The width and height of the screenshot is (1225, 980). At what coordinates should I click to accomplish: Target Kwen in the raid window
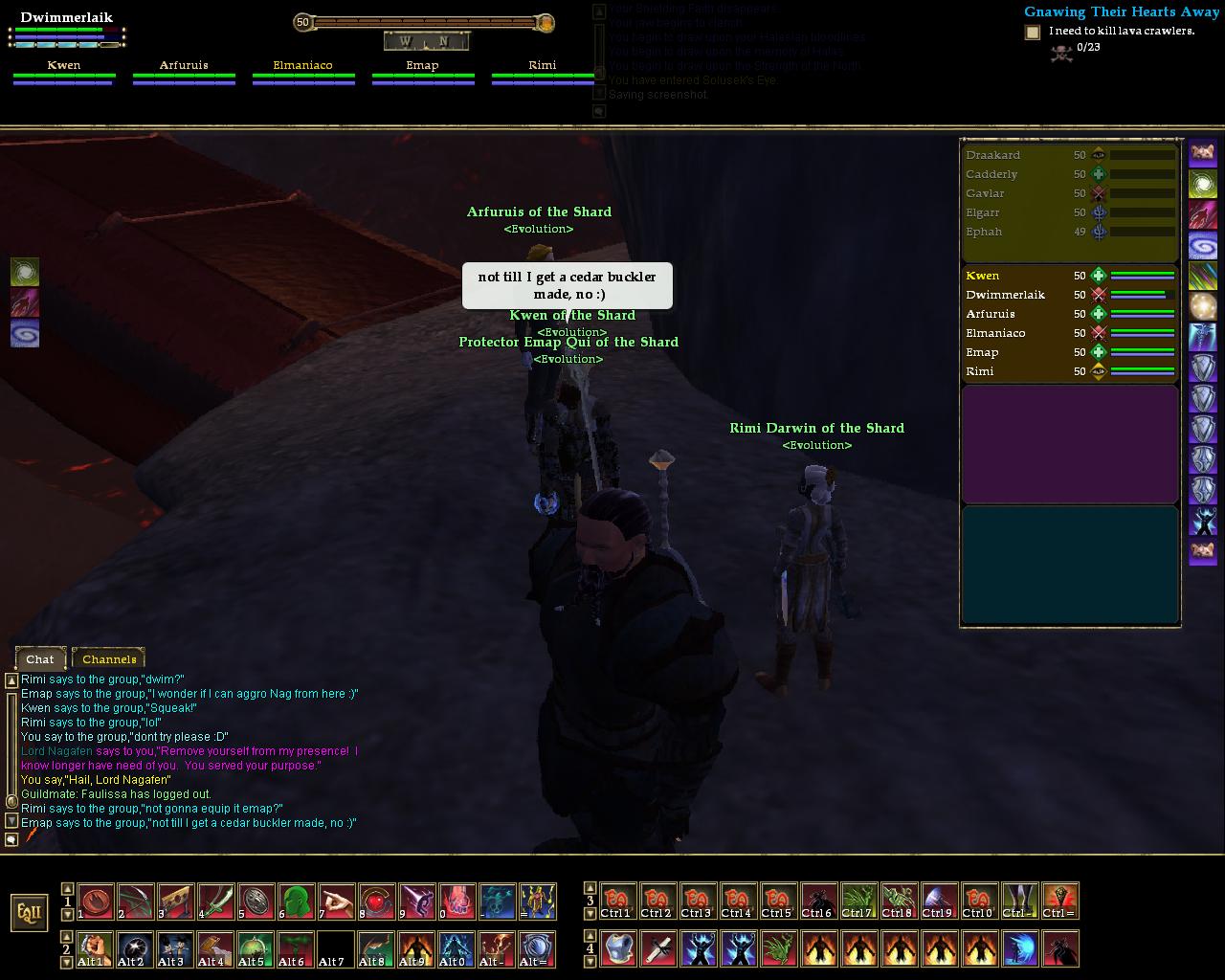[x=983, y=276]
